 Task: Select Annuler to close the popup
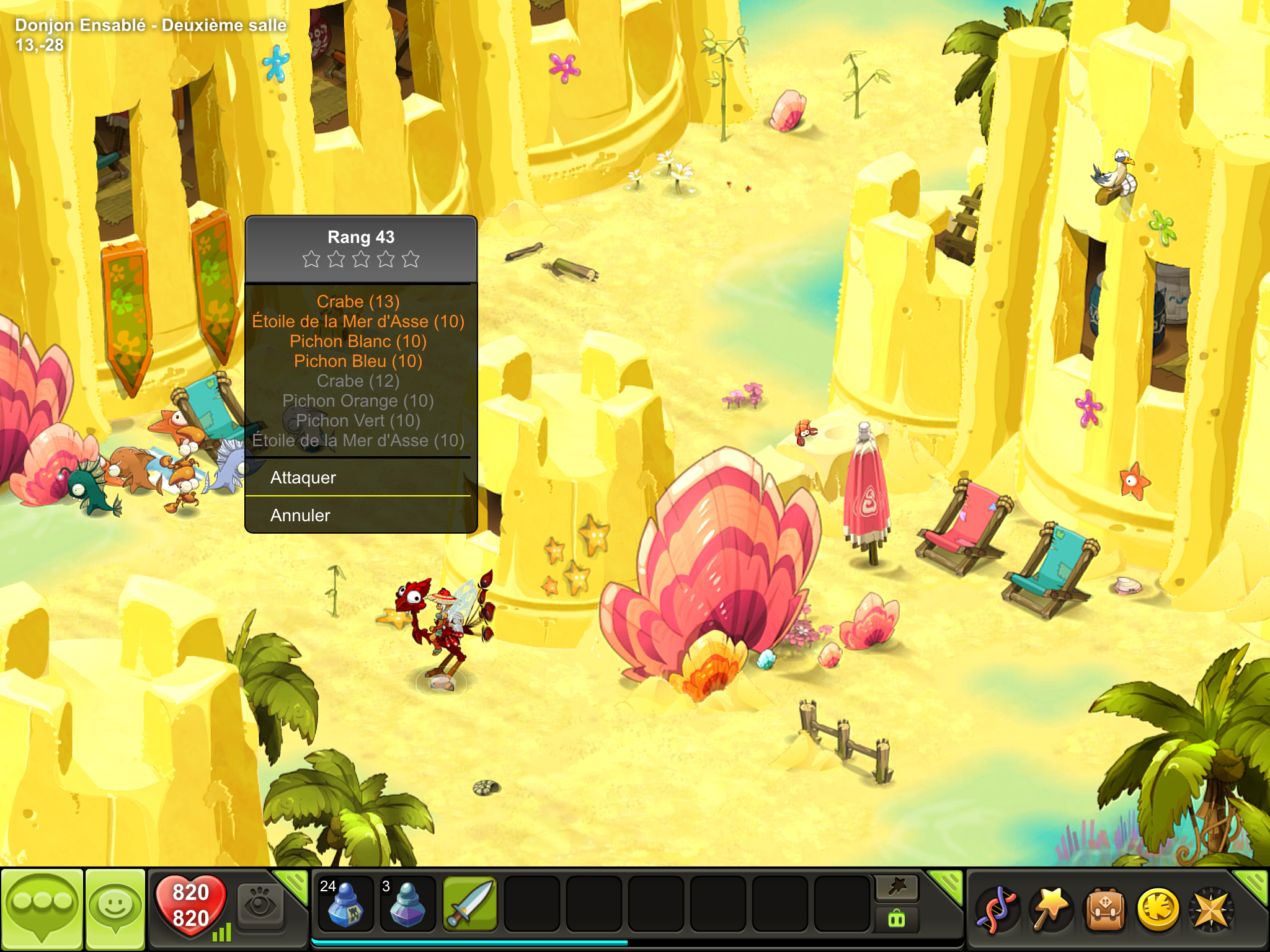360,515
